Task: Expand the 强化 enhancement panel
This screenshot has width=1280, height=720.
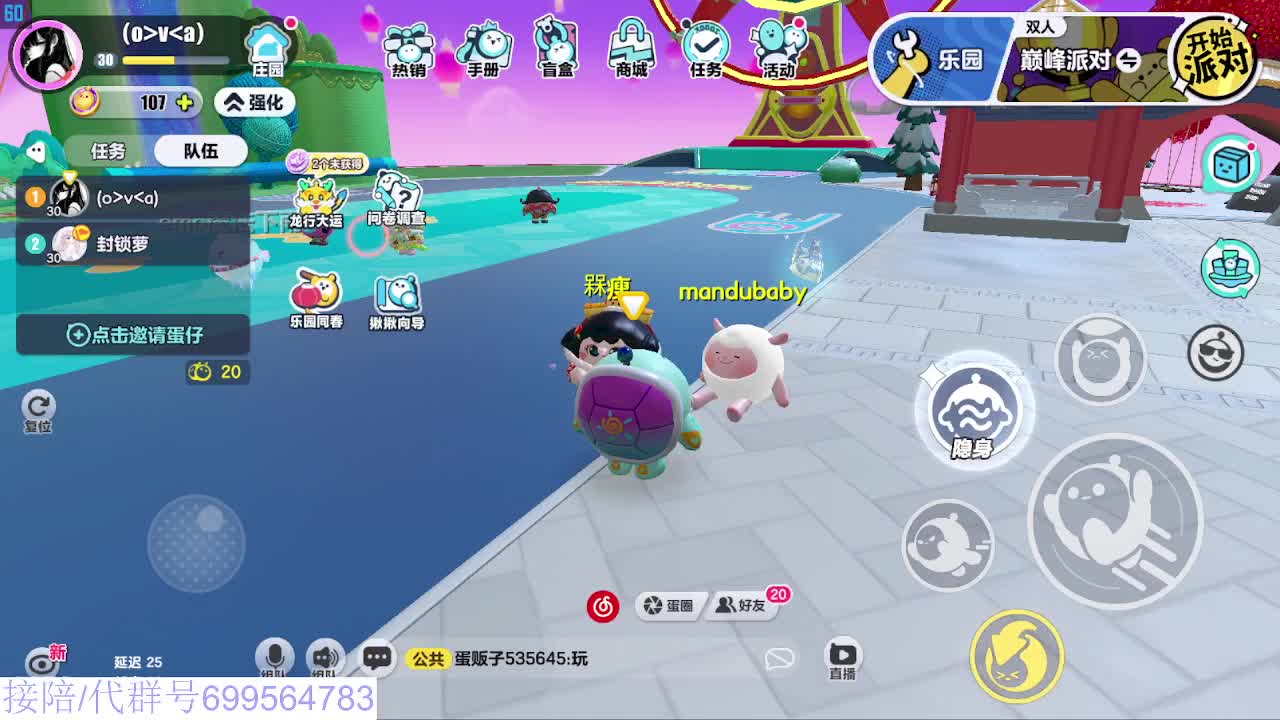Action: click(256, 101)
